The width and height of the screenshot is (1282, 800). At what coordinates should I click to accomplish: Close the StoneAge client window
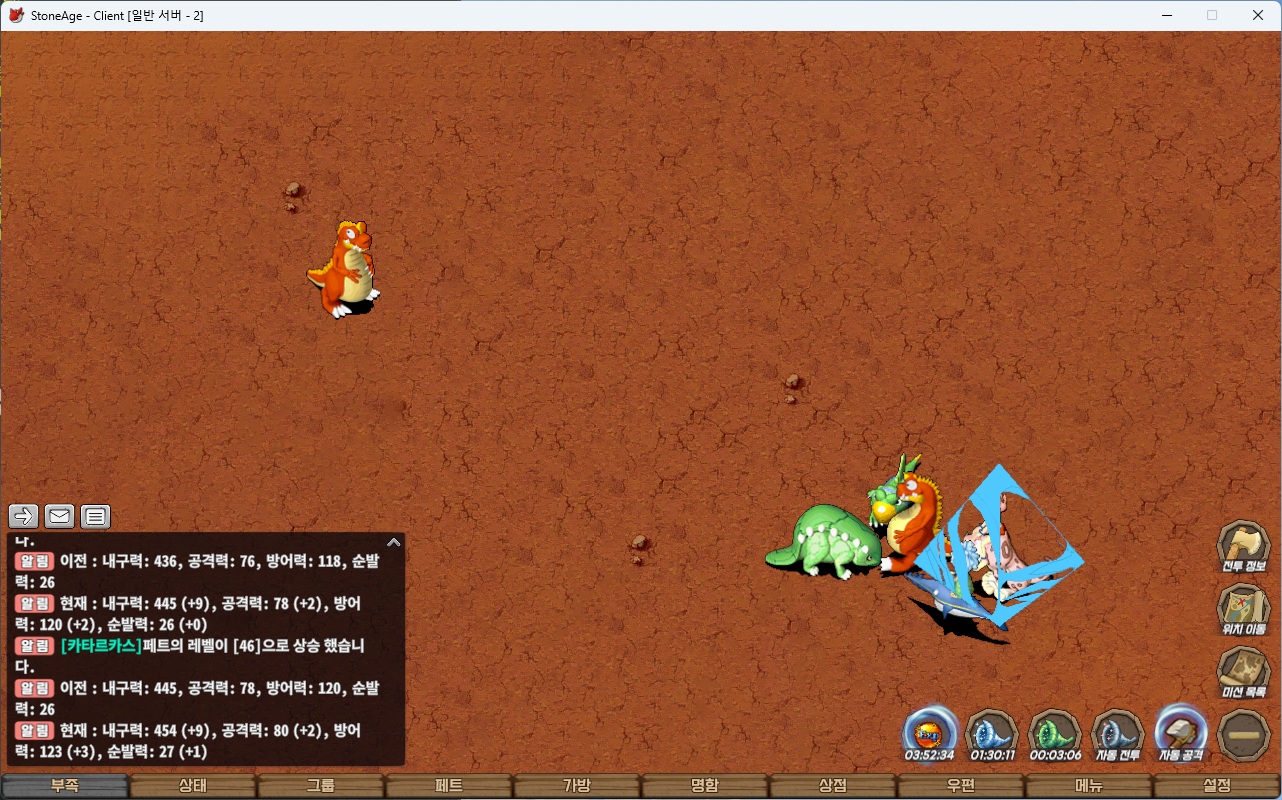tap(1258, 15)
